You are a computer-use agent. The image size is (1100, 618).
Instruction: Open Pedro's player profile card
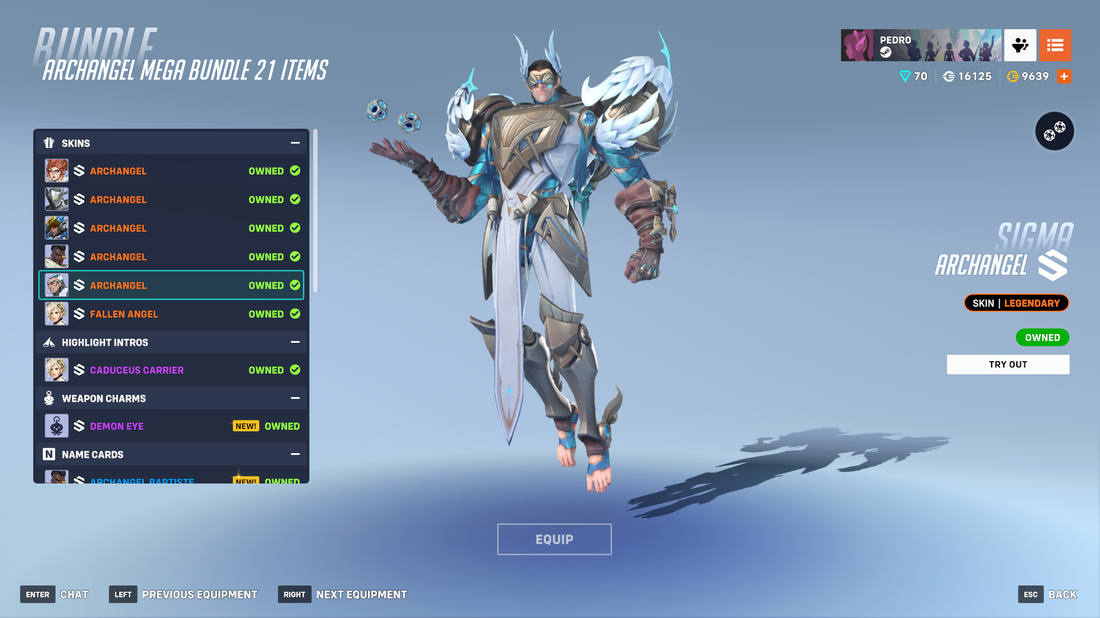[x=921, y=45]
